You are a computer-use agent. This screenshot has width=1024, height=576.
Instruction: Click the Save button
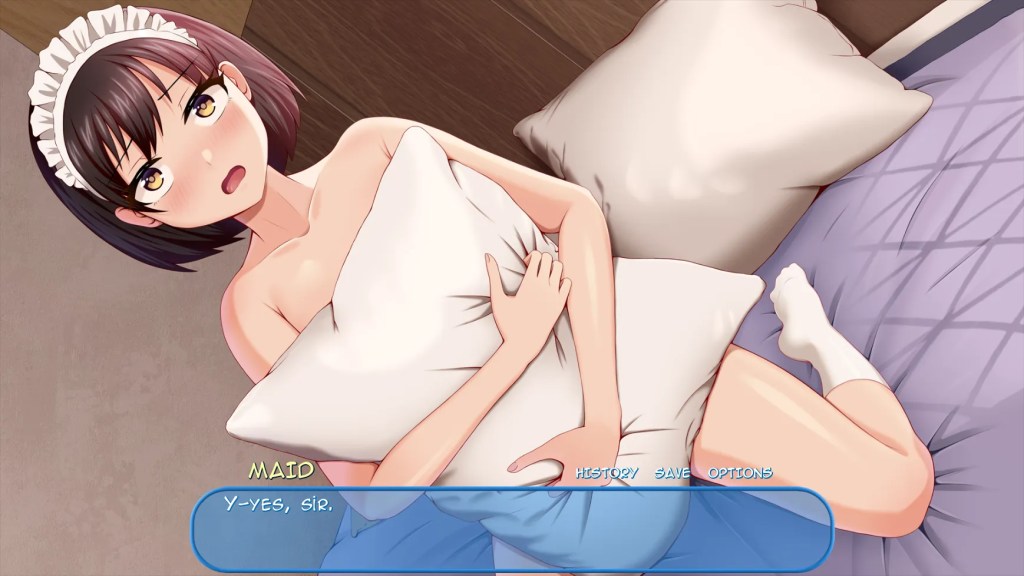[673, 473]
